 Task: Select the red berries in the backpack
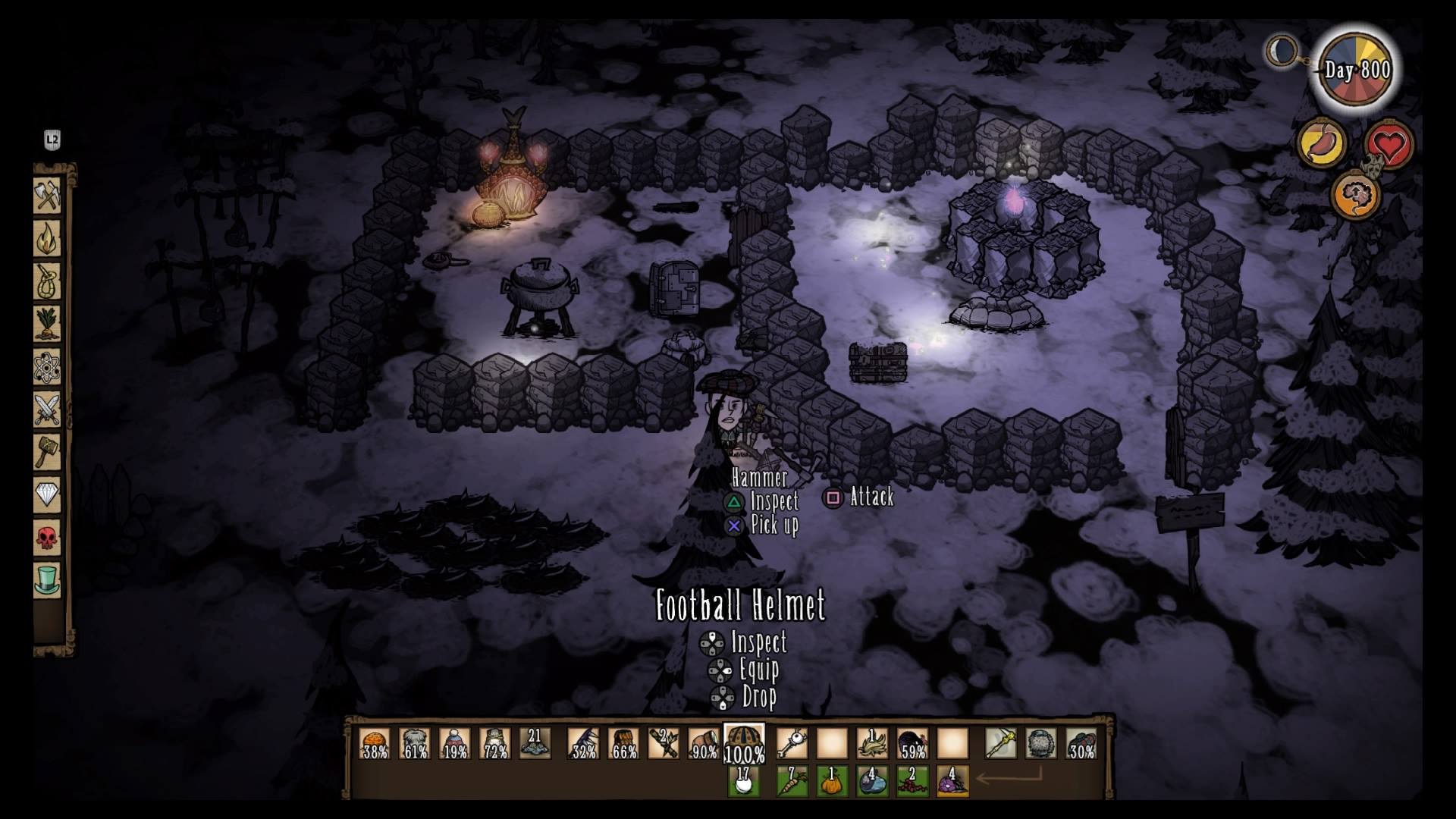click(x=912, y=781)
